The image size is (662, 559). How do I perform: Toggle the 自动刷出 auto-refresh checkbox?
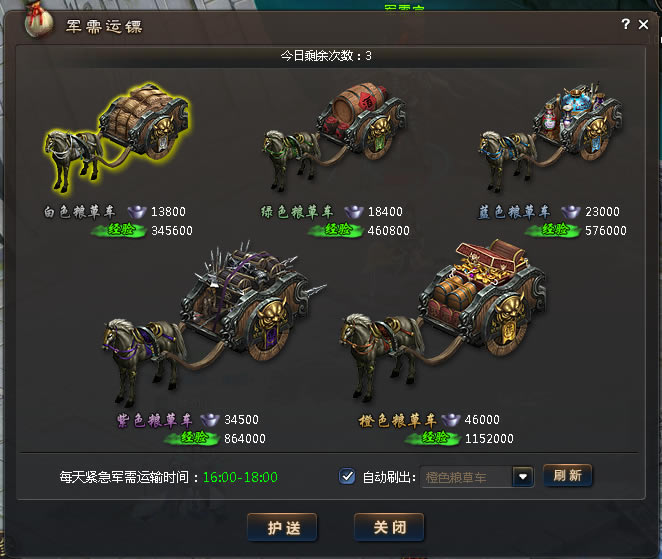347,476
